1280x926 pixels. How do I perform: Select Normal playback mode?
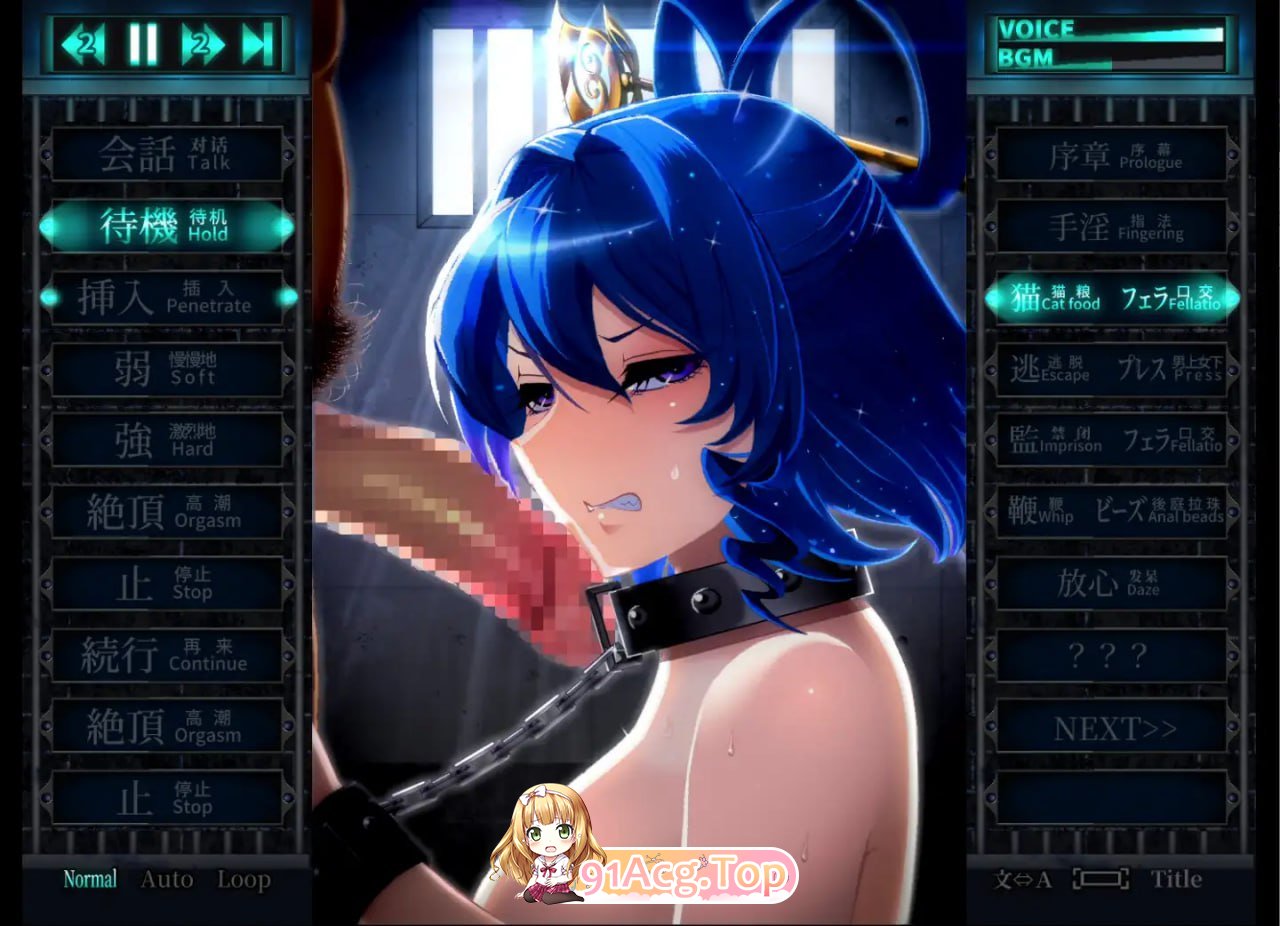[90, 879]
